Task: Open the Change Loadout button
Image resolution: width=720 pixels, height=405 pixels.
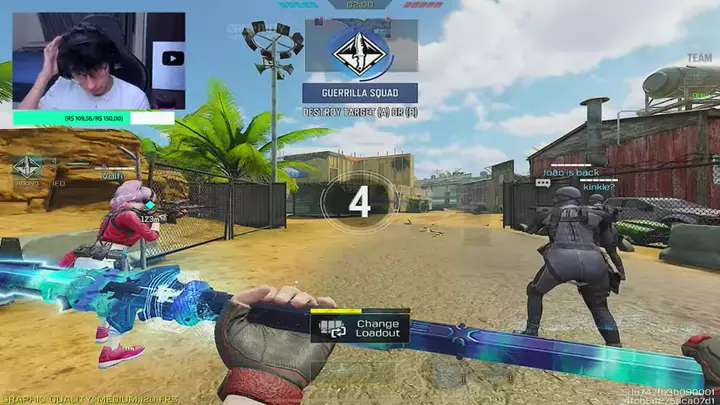Action: pos(360,329)
